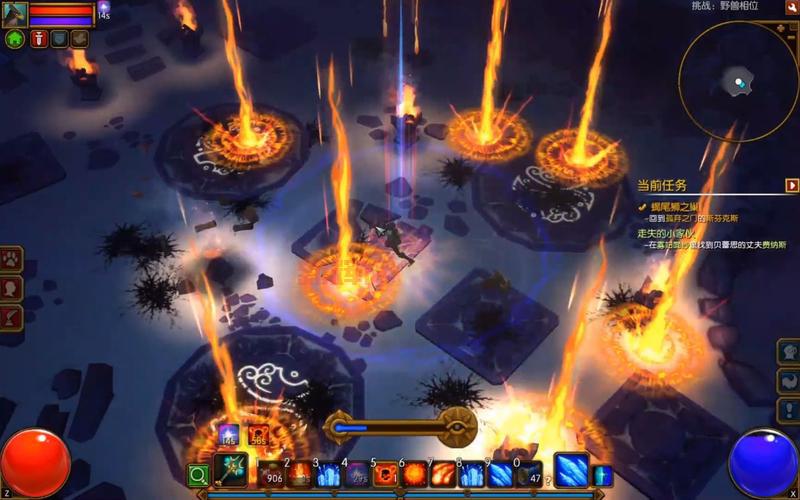This screenshot has width=800, height=500.
Task: Select the red potion icon below the pet bars
Action: point(39,39)
